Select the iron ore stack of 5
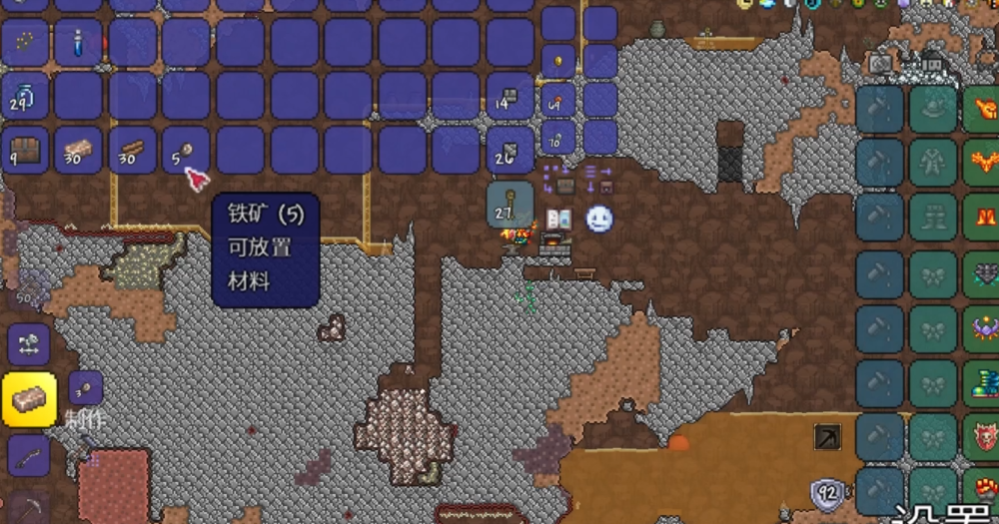The height and width of the screenshot is (524, 999). [x=185, y=150]
